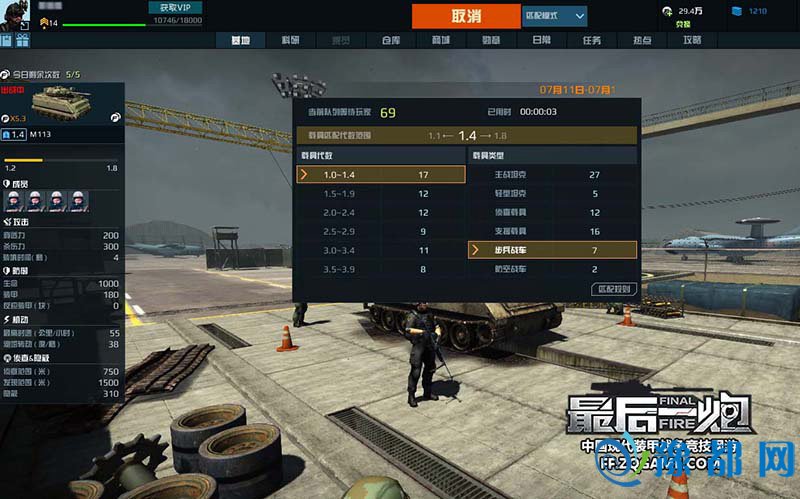Select the 1.0~1.4 vehicle tier row

click(x=382, y=175)
